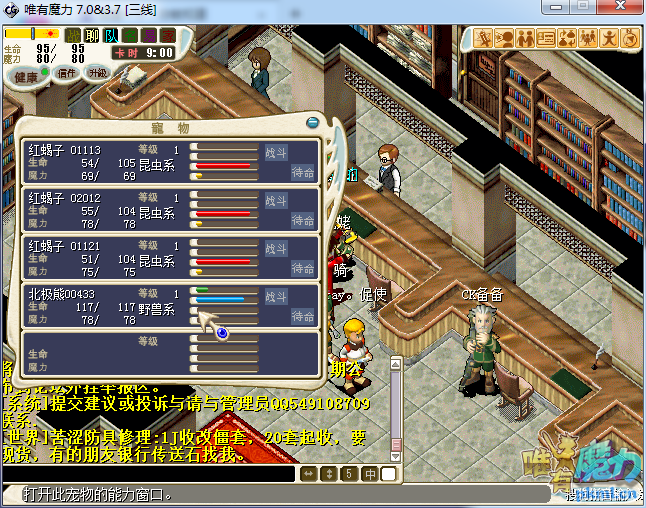Toggle the 战 battle mode tab
Viewport: 646px width, 508px height.
(73, 35)
